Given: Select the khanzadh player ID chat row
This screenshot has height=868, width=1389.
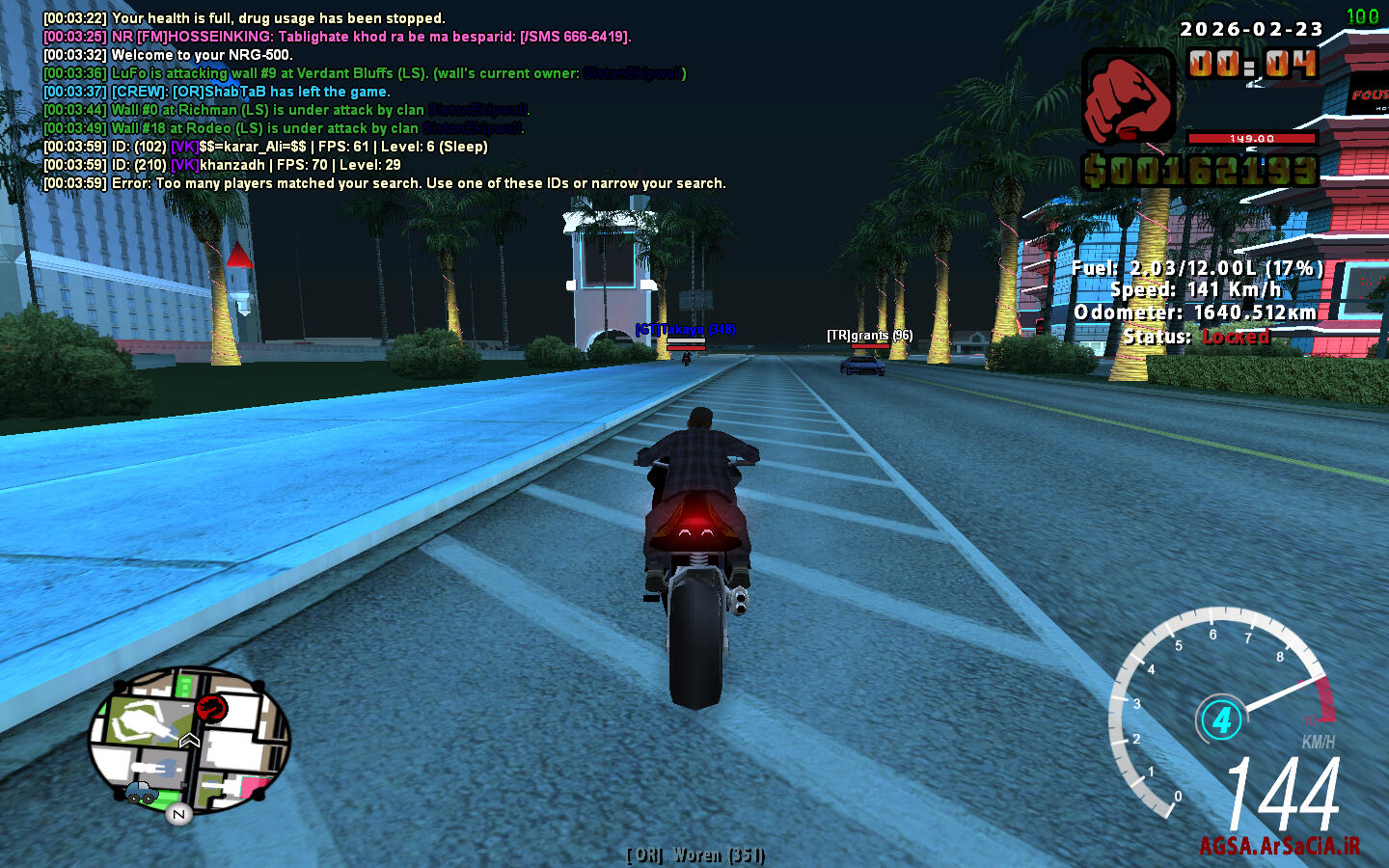Looking at the screenshot, I should [222, 165].
